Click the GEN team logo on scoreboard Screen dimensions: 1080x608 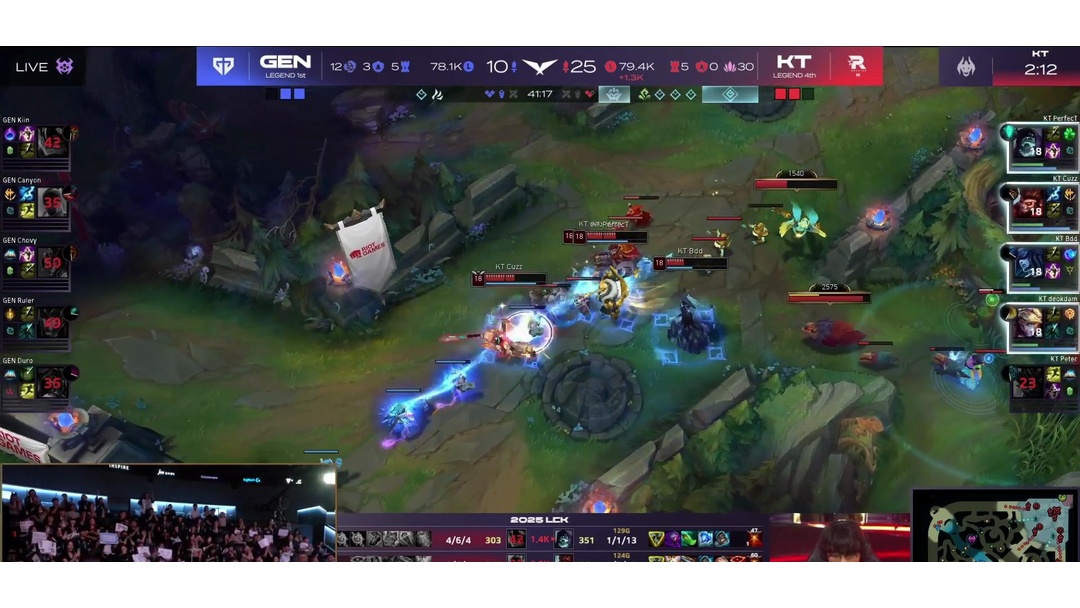pos(223,66)
